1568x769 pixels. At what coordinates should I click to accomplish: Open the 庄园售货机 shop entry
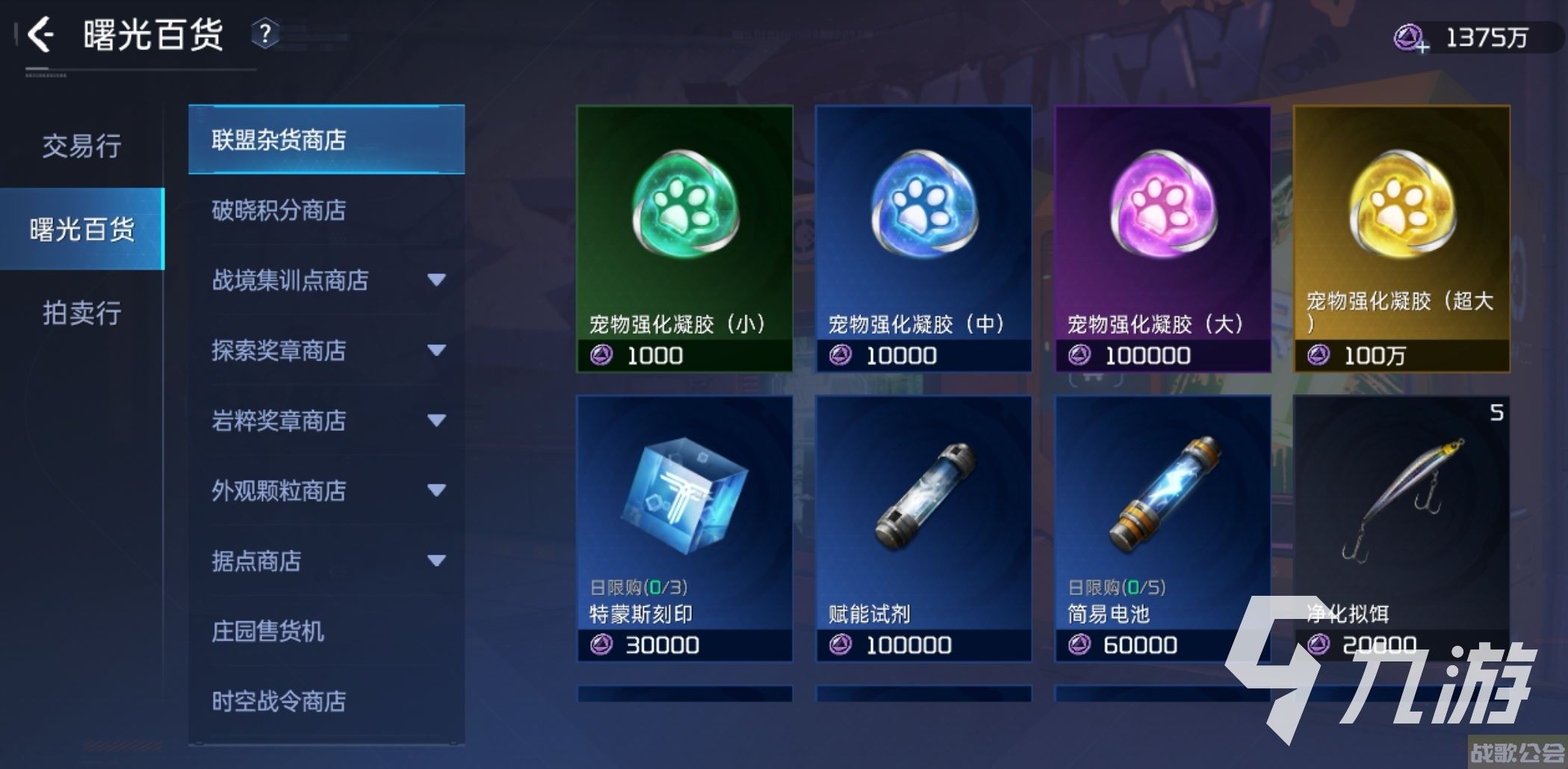(267, 632)
